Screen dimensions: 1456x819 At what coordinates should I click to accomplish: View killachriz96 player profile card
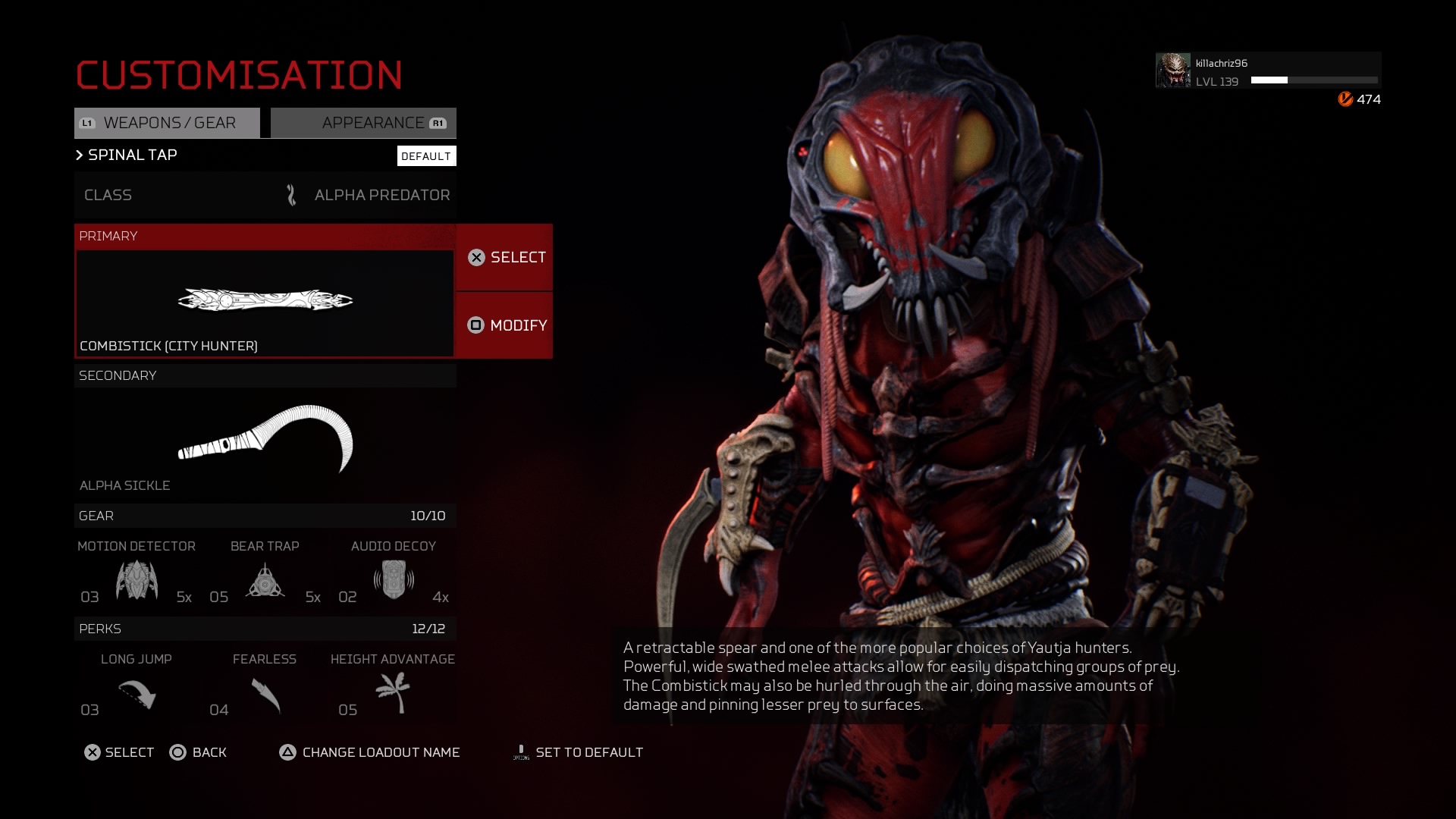pos(1267,71)
